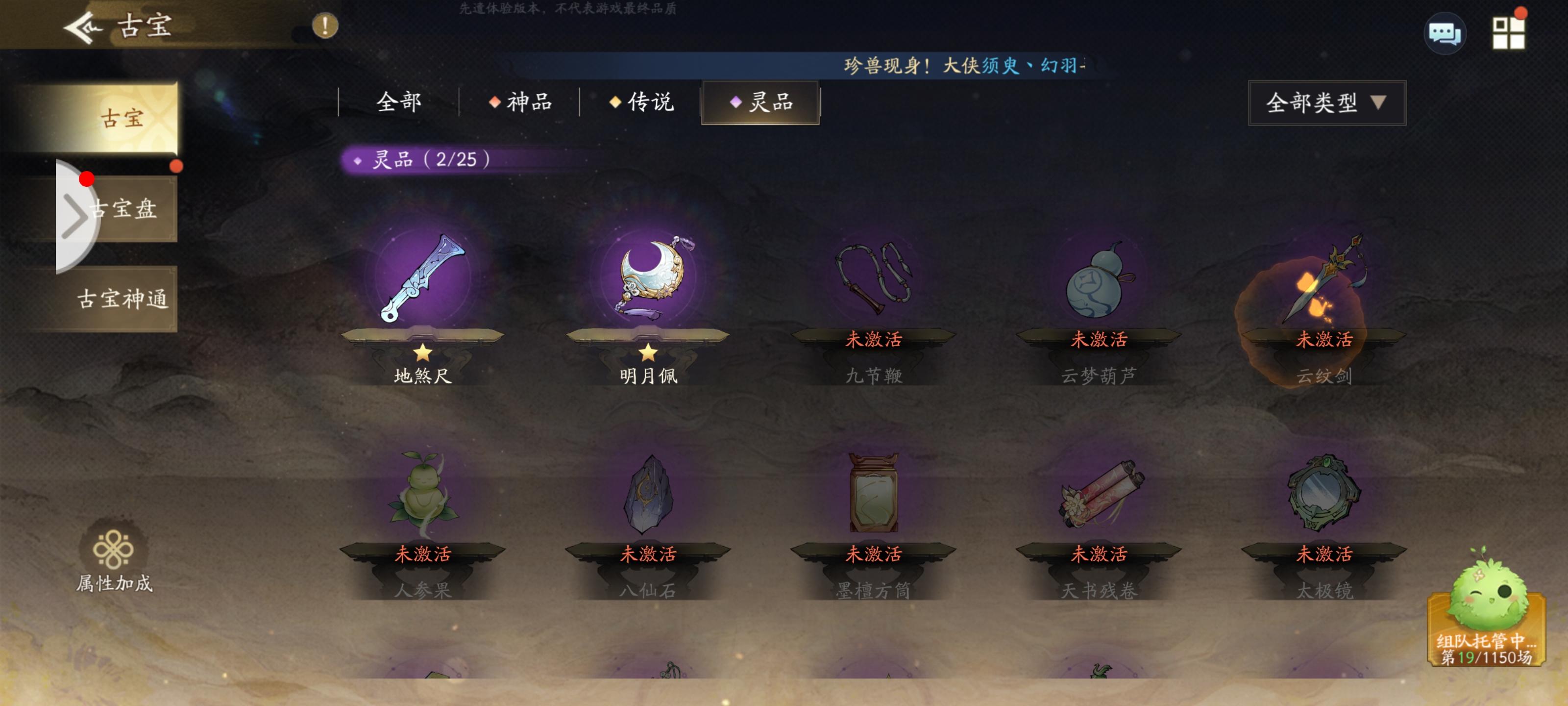Screen dimensions: 1568x706
Task: Open the 全部类型 type filter dropdown
Action: pos(1327,103)
